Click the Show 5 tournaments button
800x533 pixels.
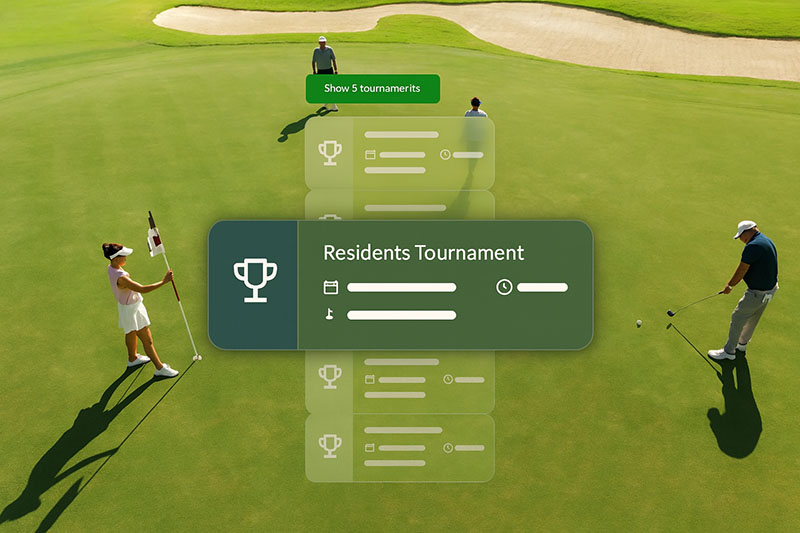[372, 89]
